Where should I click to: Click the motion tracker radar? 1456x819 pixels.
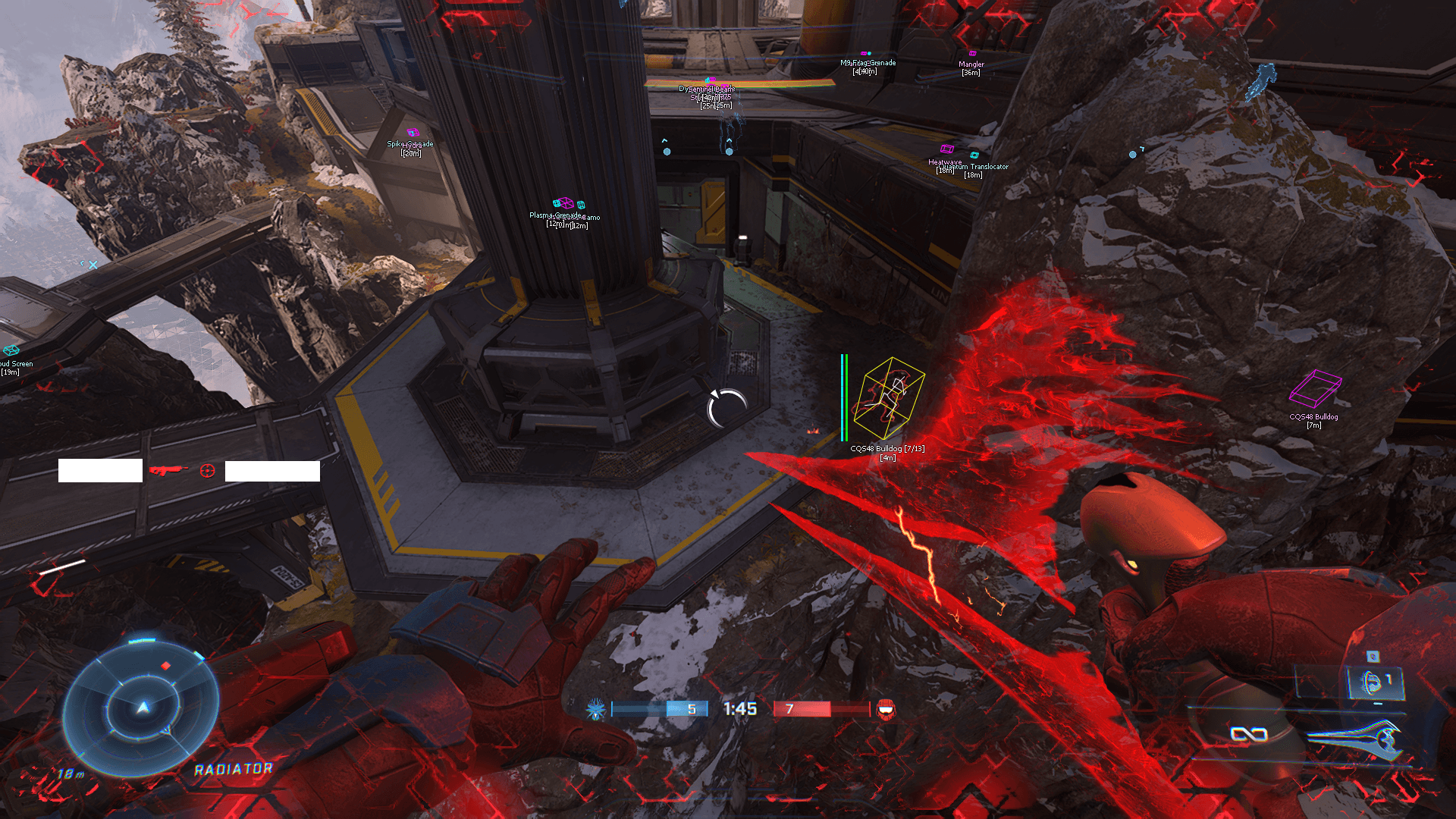pyautogui.click(x=142, y=708)
